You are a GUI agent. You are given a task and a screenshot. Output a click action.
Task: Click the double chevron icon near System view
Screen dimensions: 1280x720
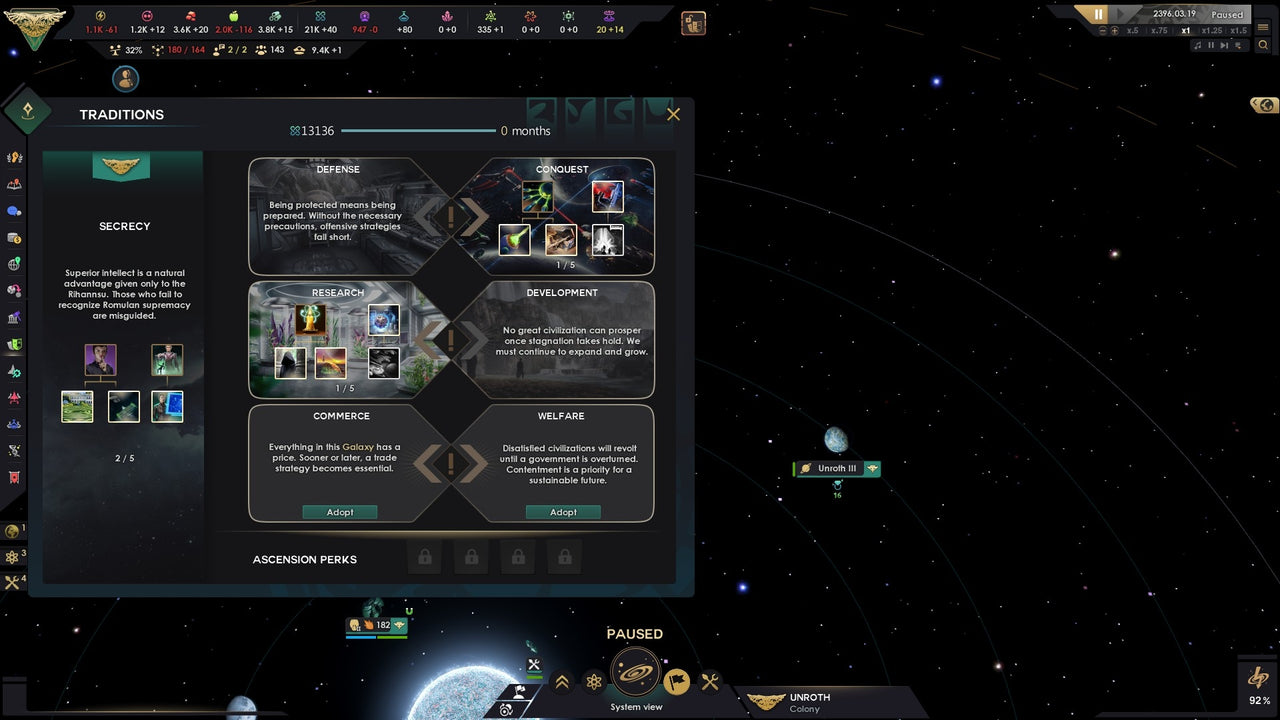[x=561, y=681]
